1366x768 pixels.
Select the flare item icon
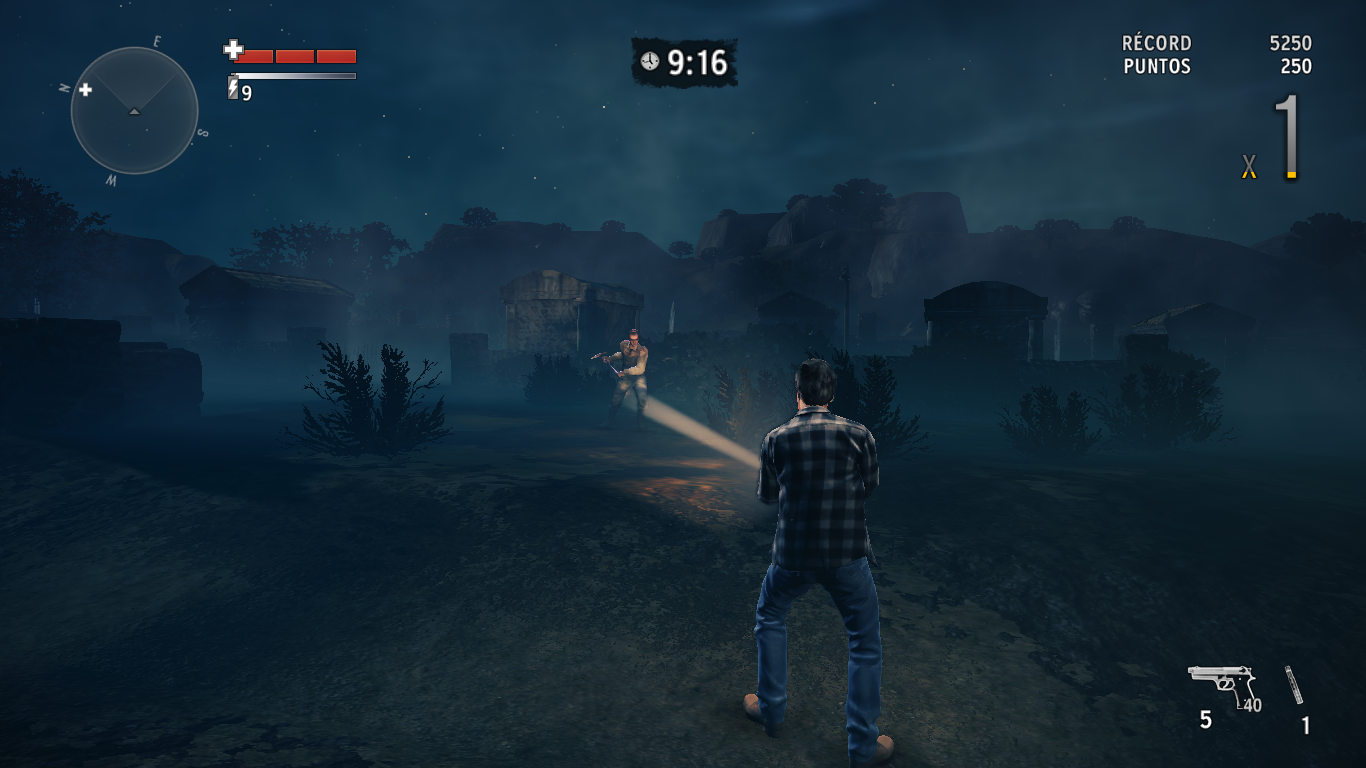(x=1294, y=685)
